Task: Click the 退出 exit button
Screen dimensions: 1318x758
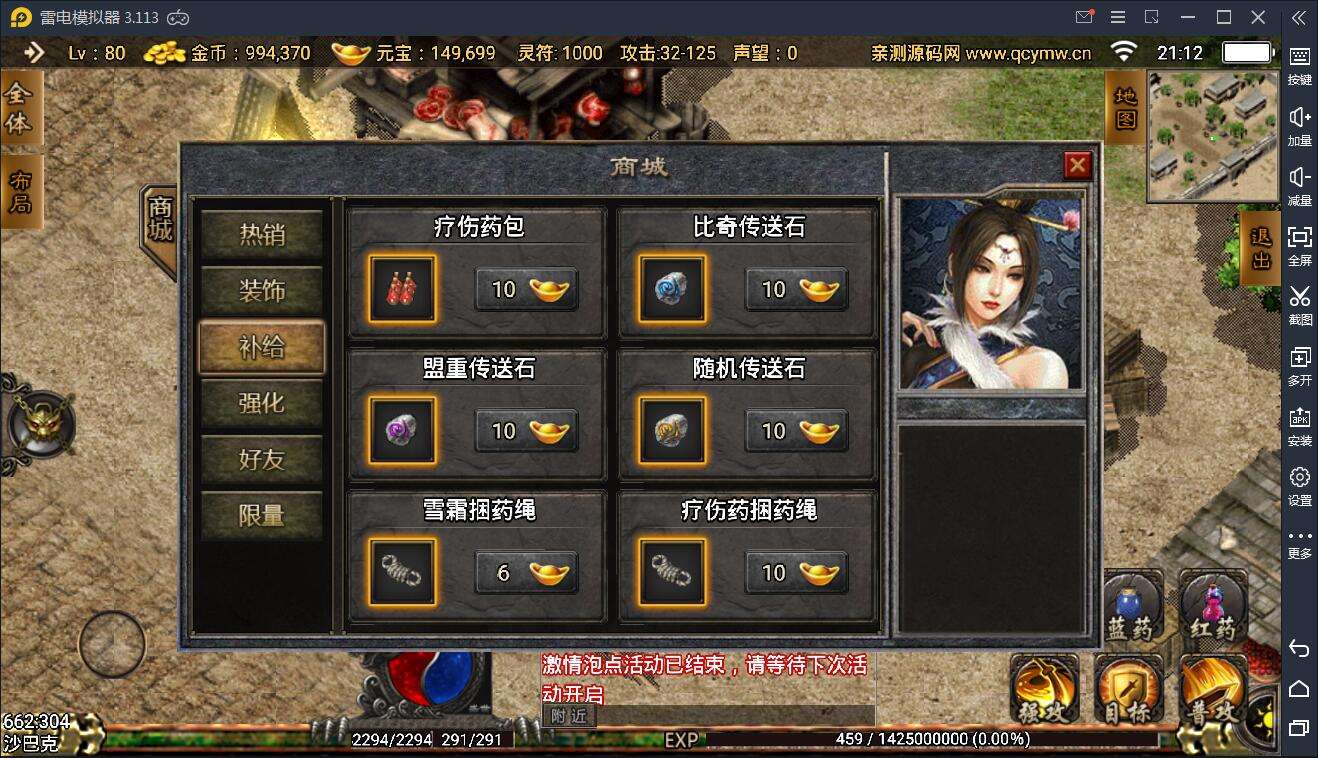Action: (x=1263, y=247)
